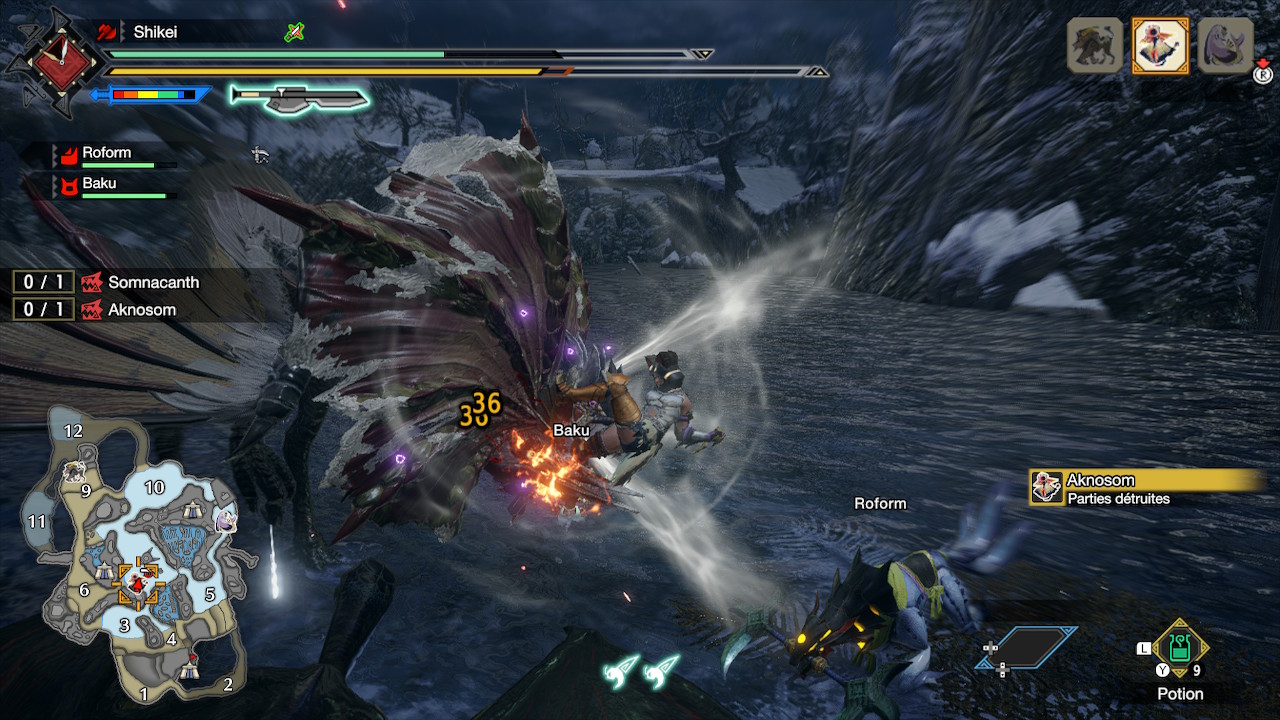This screenshot has width=1280, height=720.
Task: Select the highlighted Aknosom target icon
Action: point(1160,45)
